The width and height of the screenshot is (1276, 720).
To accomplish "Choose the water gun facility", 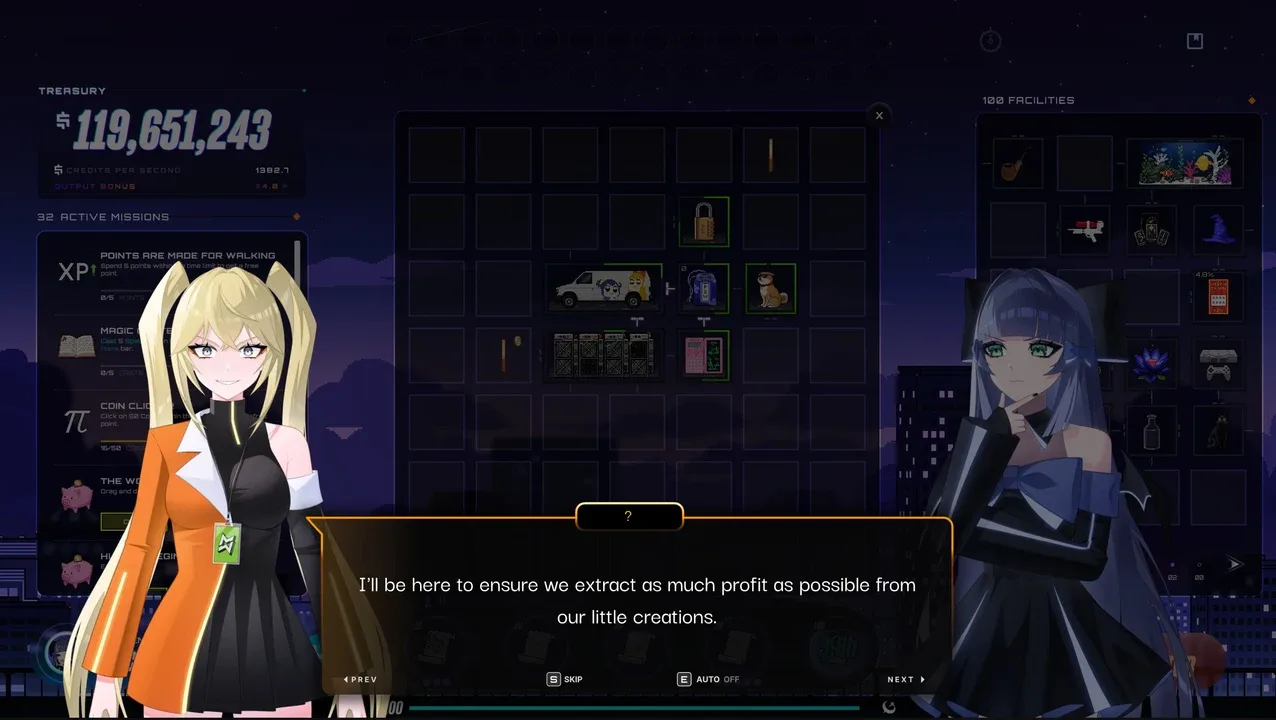I will coord(1084,229).
